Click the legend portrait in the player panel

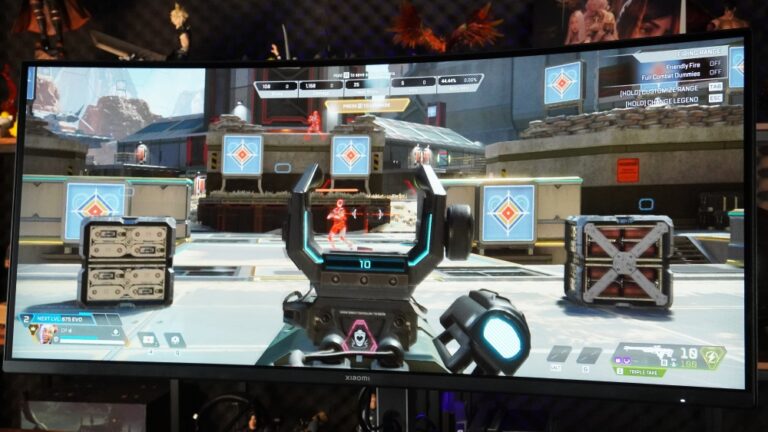click(x=47, y=332)
